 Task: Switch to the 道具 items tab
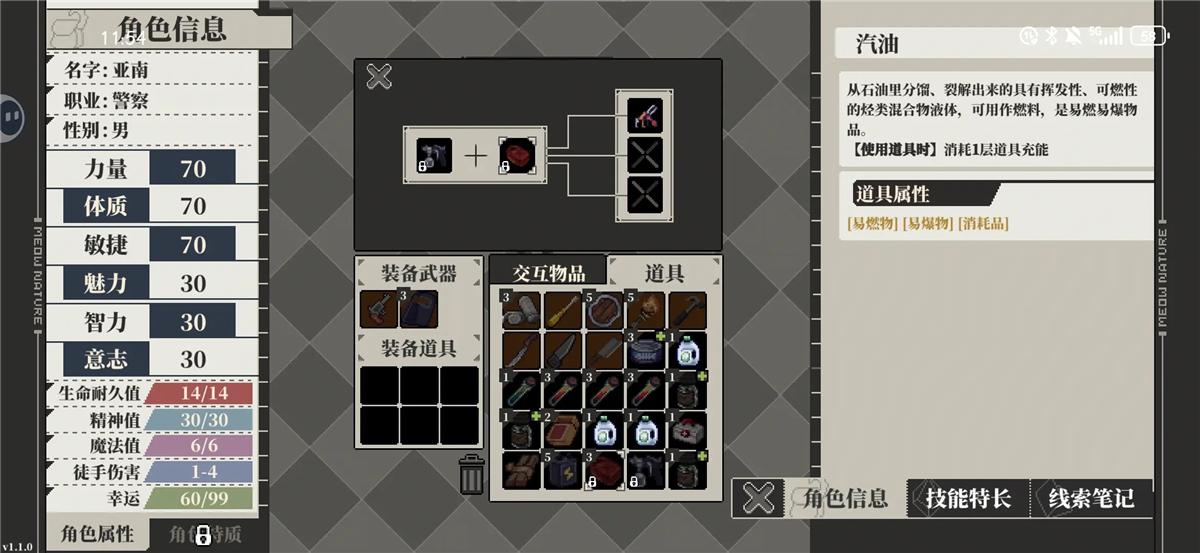[664, 272]
